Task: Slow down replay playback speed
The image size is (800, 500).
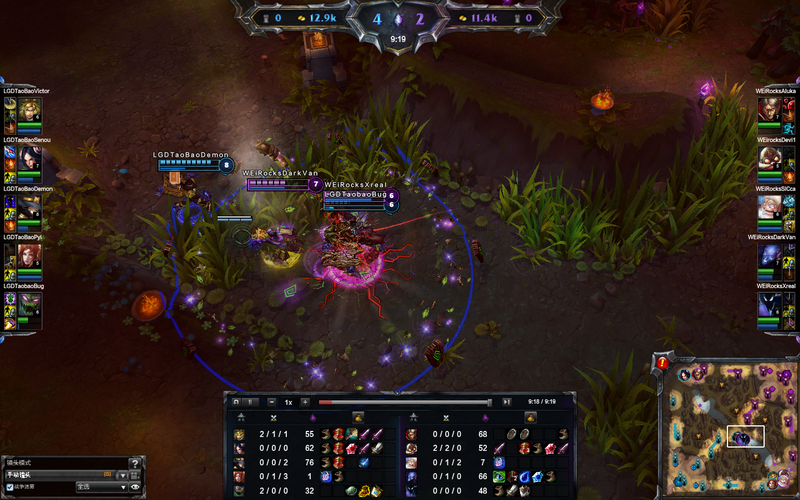Action: pos(274,401)
